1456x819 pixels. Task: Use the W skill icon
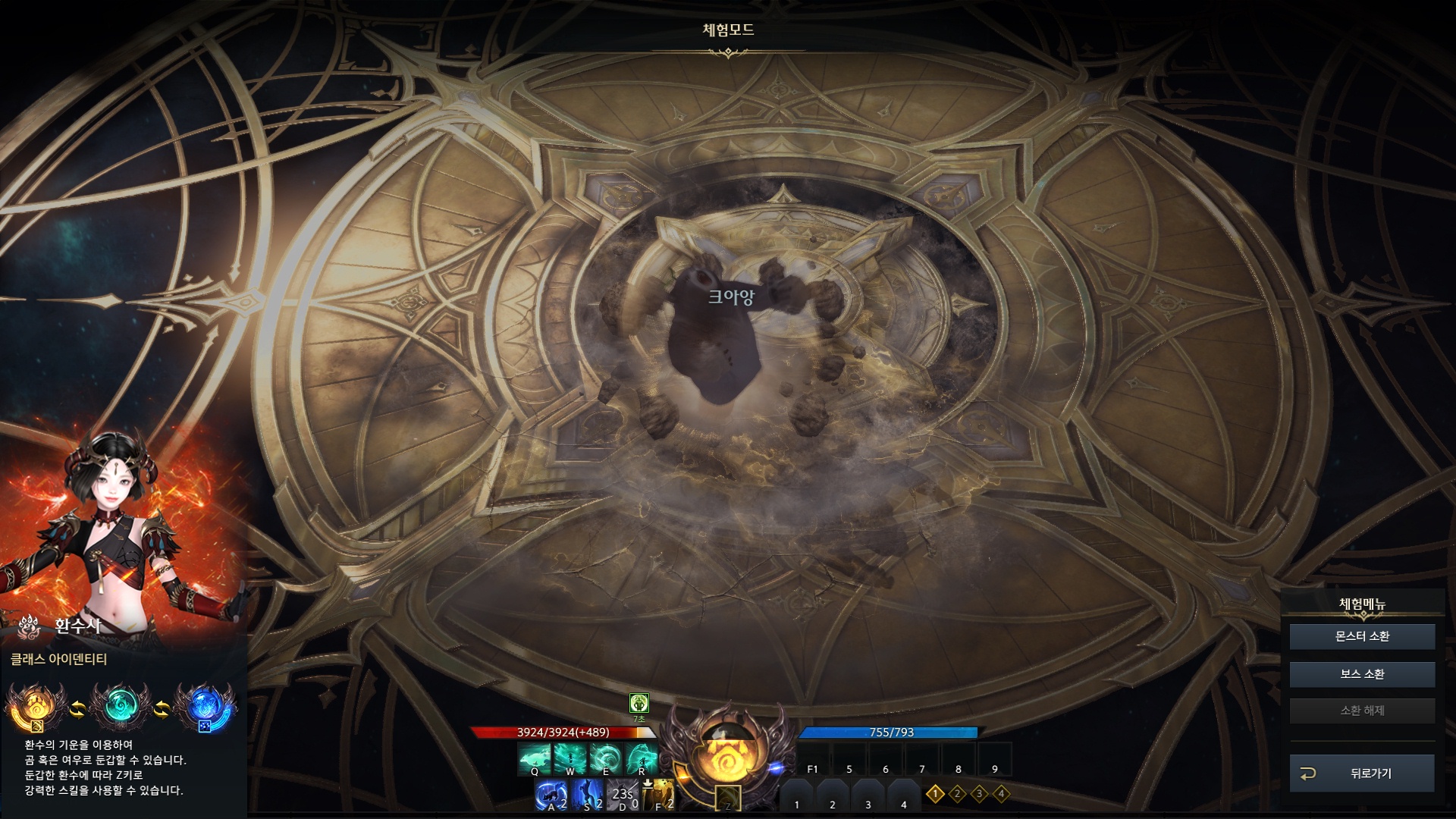pos(570,758)
